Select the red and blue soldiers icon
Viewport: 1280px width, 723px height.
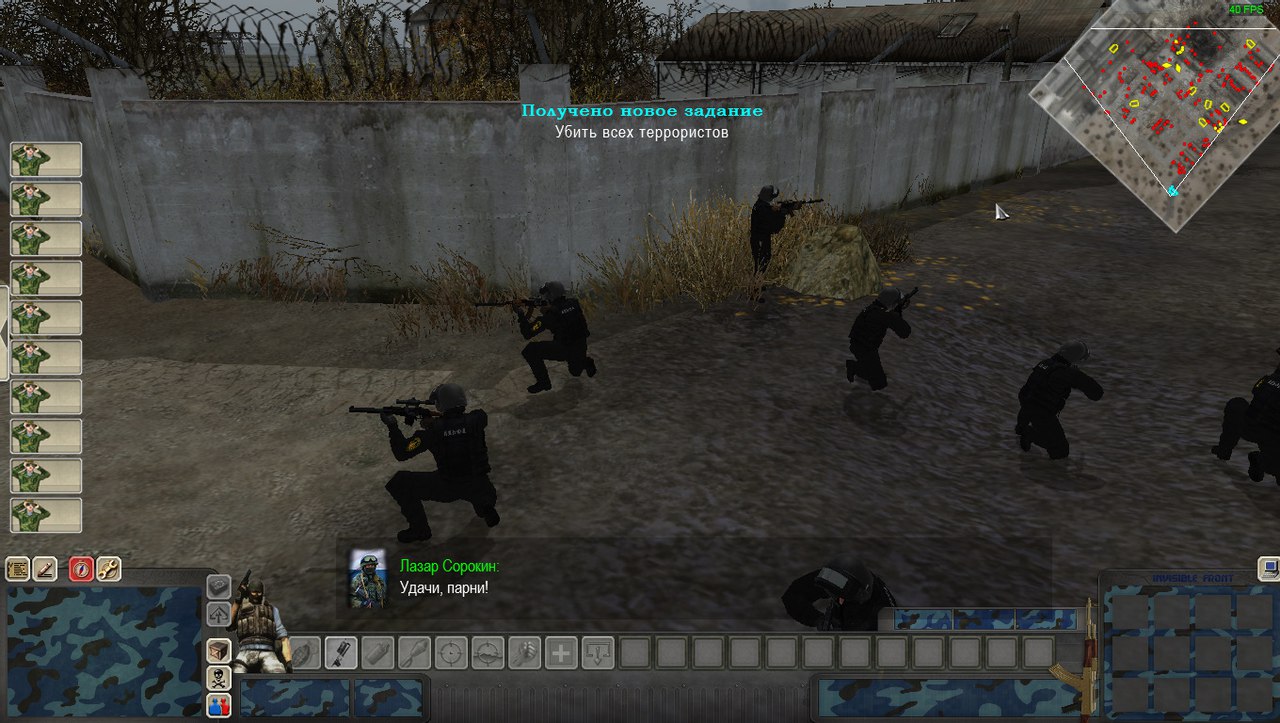[218, 705]
